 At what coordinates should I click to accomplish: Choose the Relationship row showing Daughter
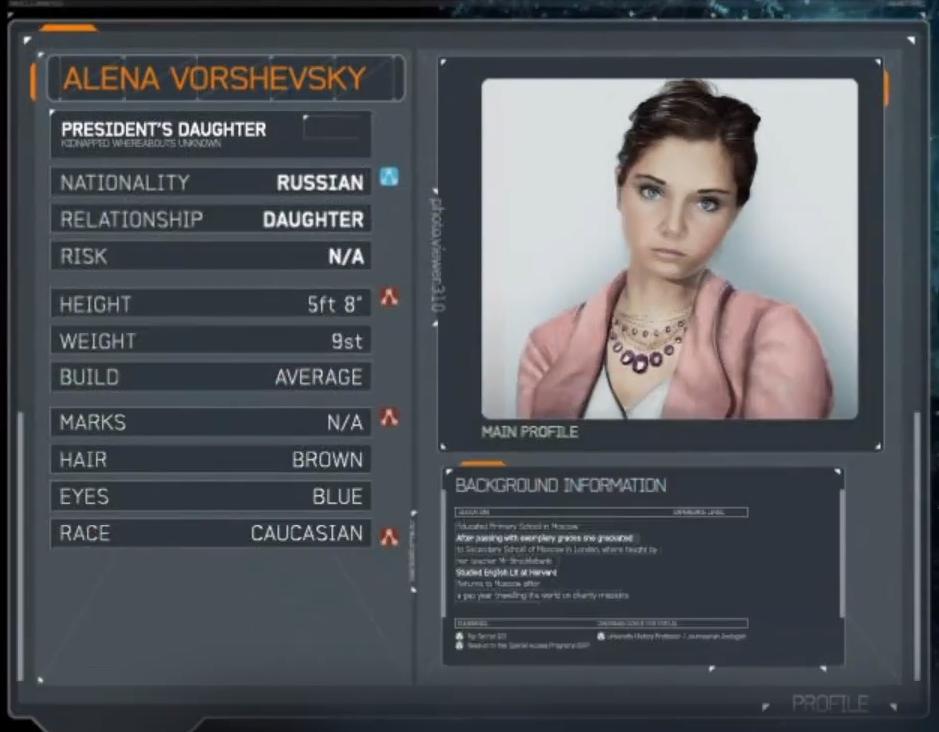(210, 220)
